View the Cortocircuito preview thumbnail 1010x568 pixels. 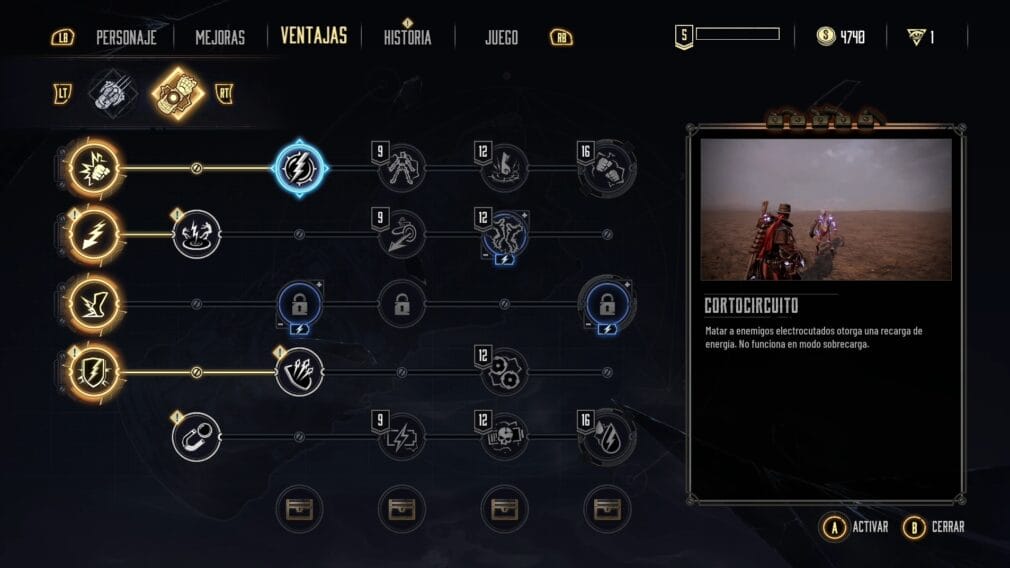826,209
